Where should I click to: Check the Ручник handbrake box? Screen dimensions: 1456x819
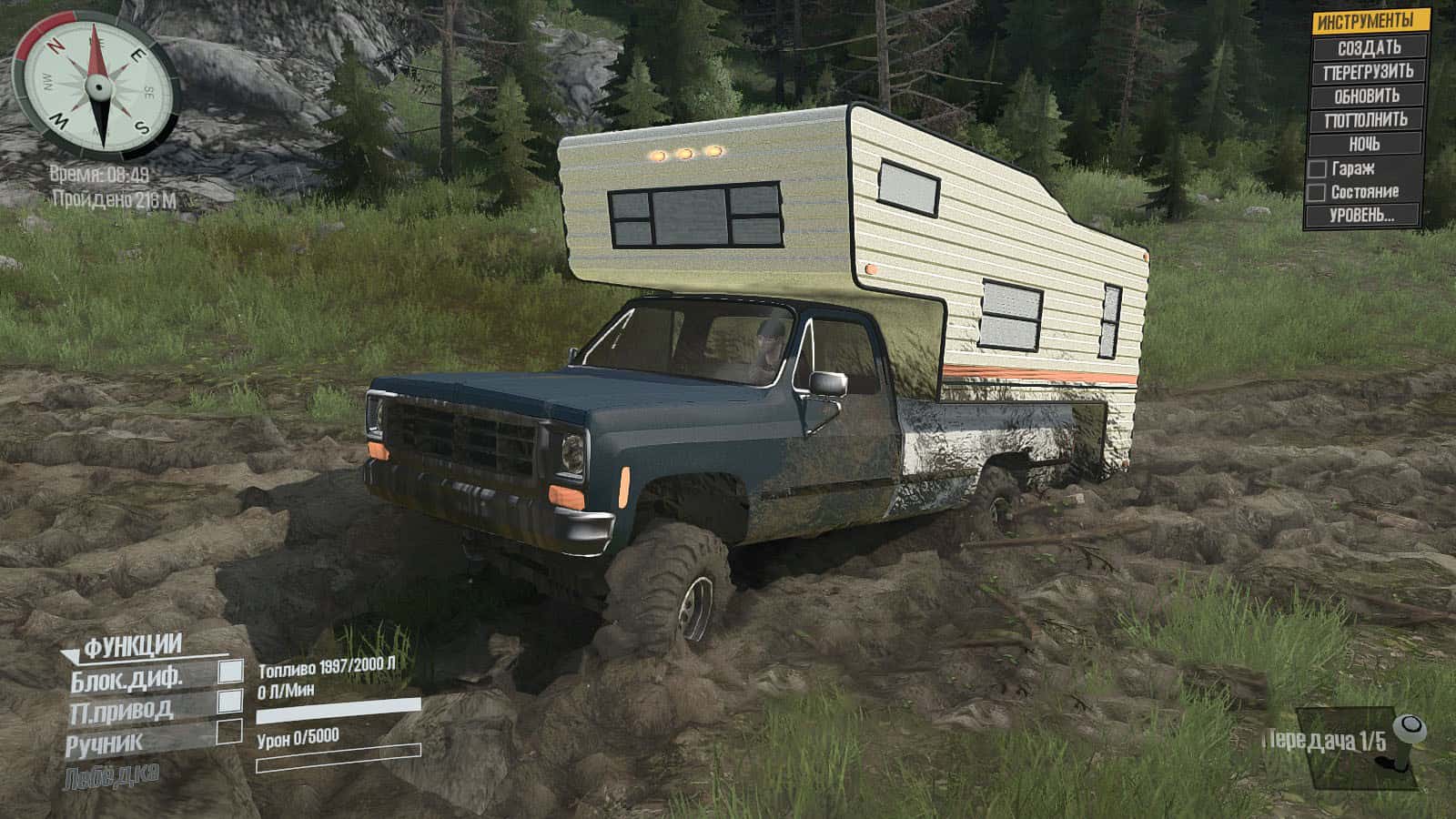pyautogui.click(x=229, y=732)
